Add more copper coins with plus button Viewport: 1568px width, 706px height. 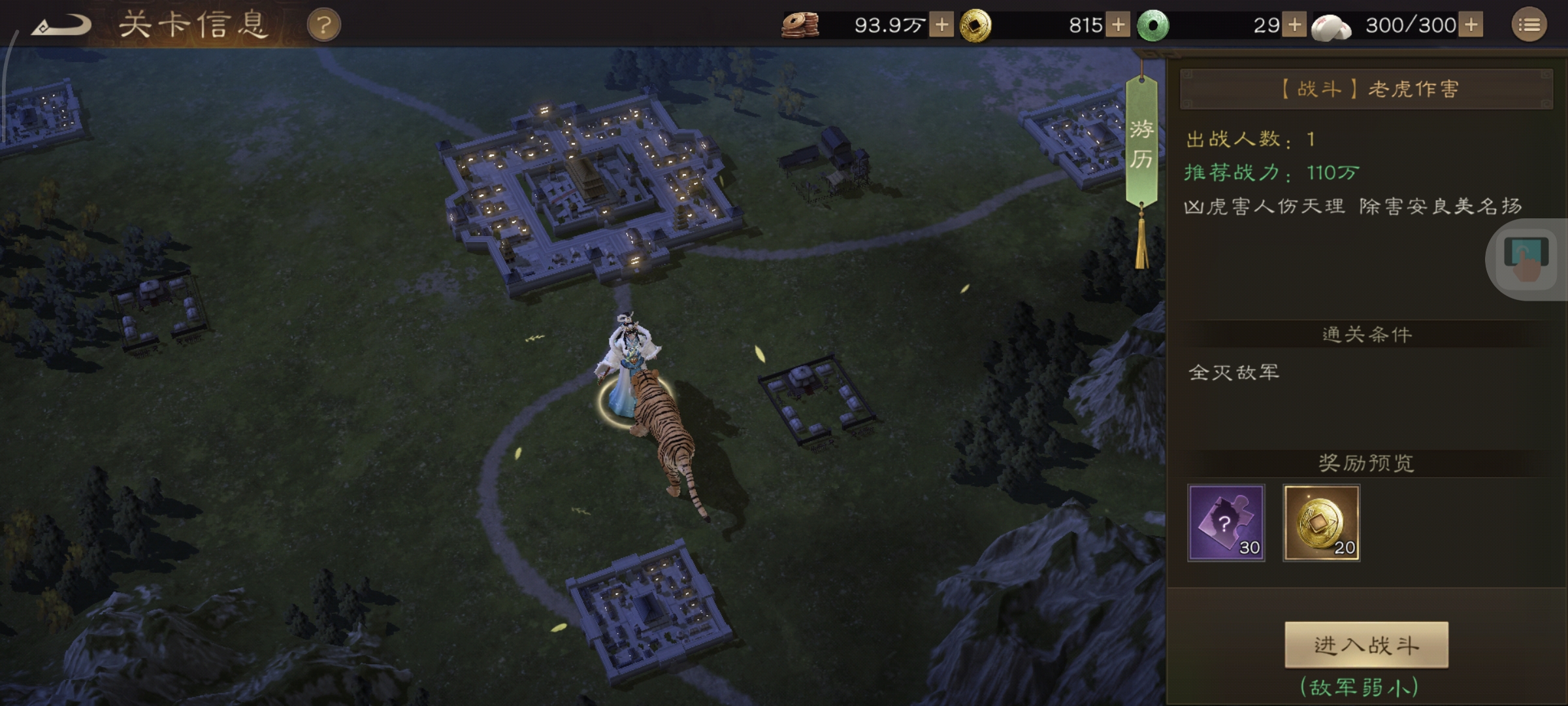coord(941,25)
